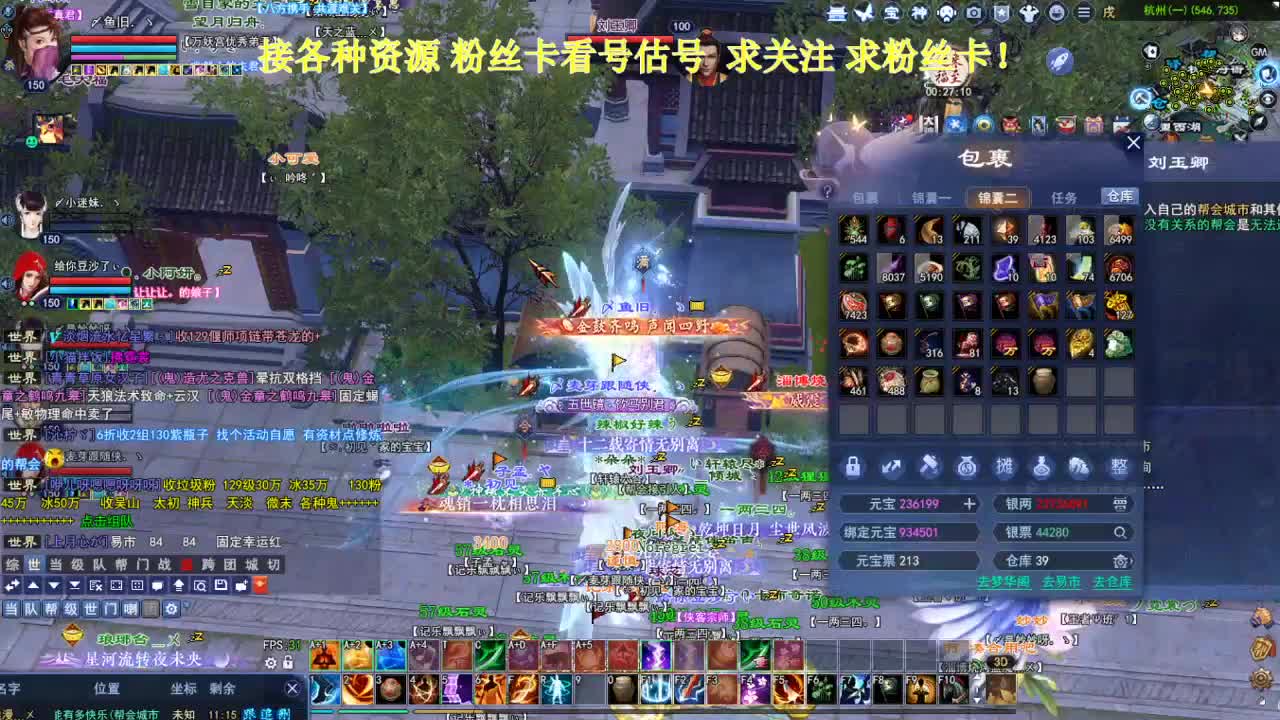Open the magnifier next to 银票 44280
The image size is (1280, 720).
(x=1120, y=533)
